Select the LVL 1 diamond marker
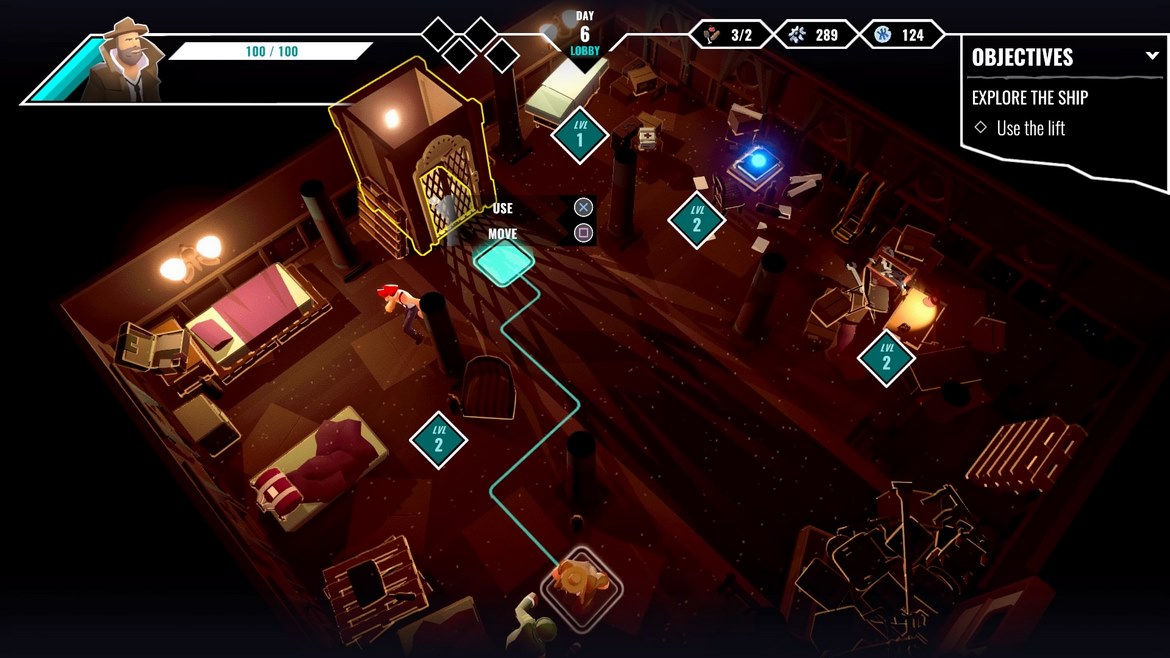This screenshot has width=1170, height=658. point(579,135)
